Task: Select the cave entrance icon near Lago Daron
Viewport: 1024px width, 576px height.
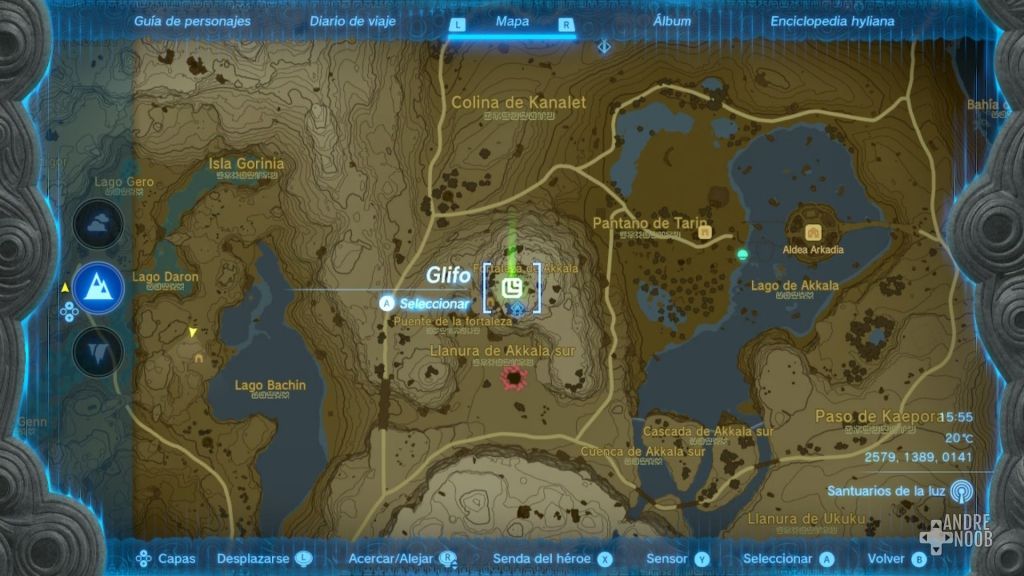Action: pyautogui.click(x=199, y=357)
